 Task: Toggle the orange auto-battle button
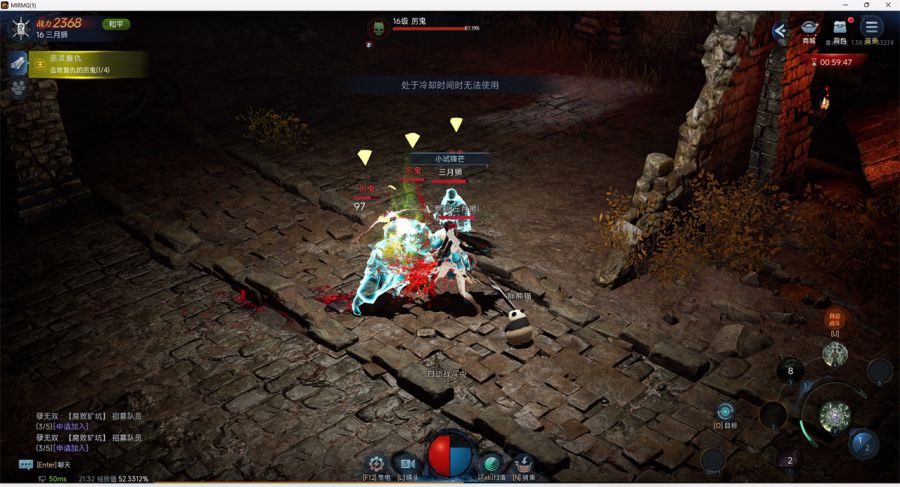(x=834, y=320)
